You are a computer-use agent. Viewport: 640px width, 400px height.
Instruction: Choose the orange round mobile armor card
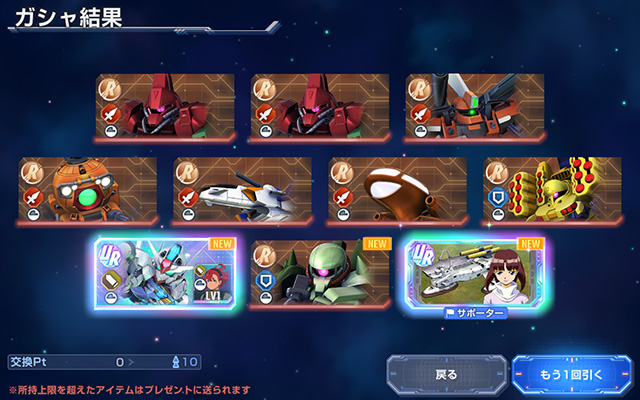coord(88,189)
